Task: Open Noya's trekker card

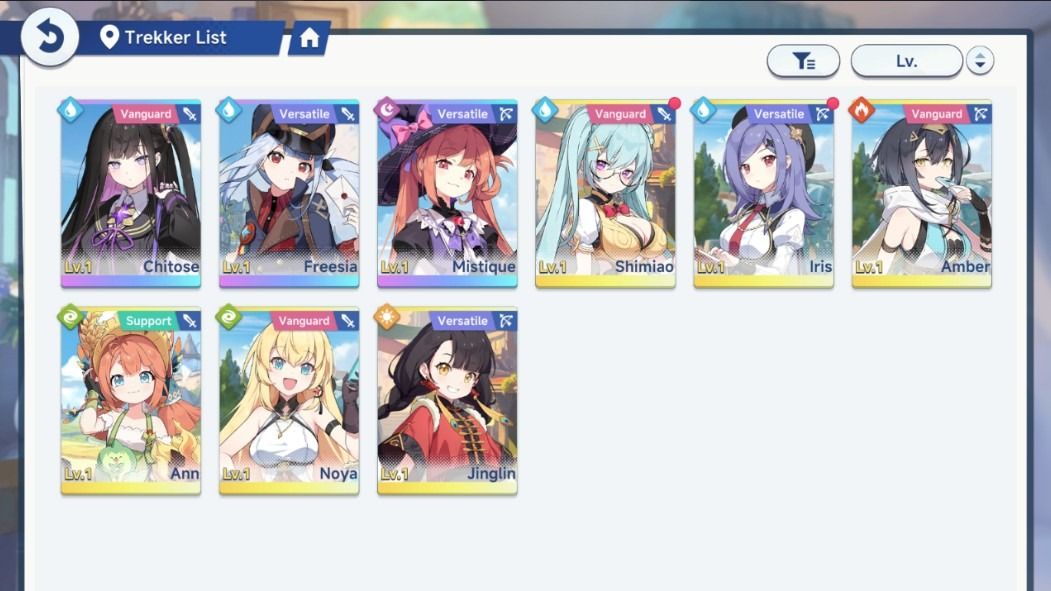Action: click(x=289, y=400)
